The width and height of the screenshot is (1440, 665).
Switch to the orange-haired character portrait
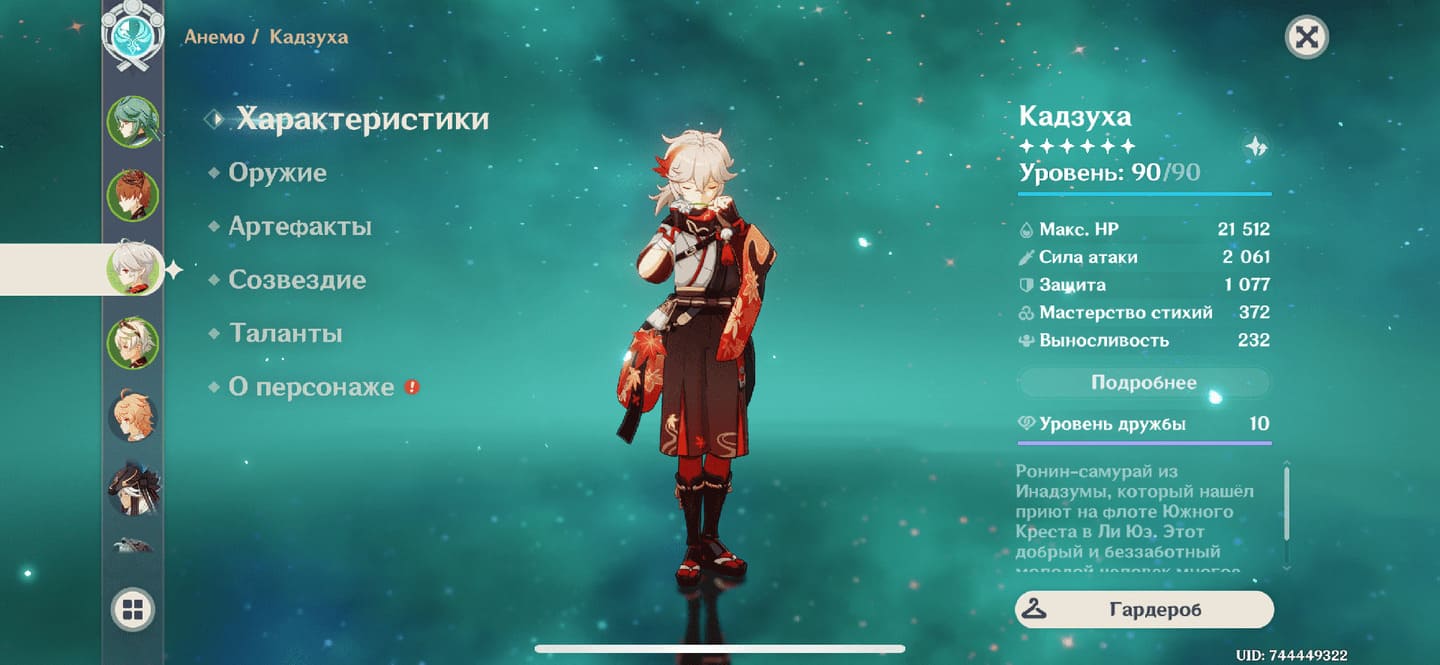(x=133, y=415)
